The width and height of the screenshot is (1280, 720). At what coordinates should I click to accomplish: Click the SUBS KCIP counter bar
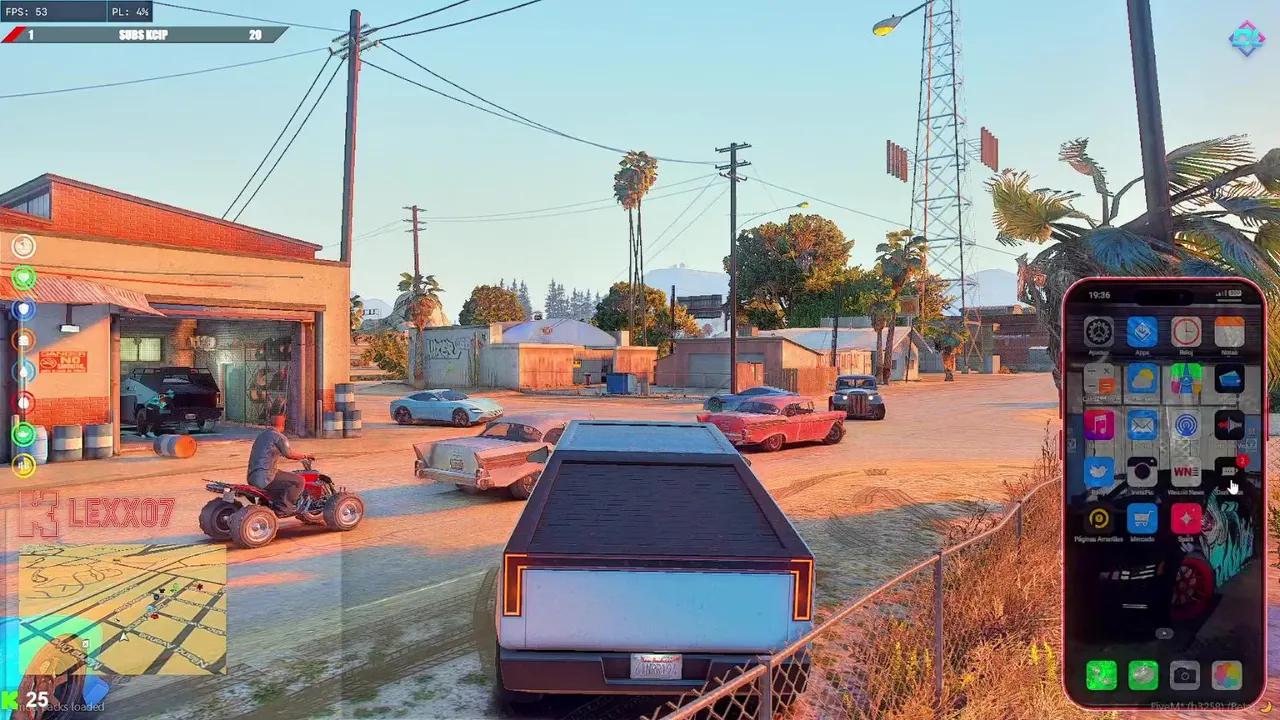tap(140, 33)
